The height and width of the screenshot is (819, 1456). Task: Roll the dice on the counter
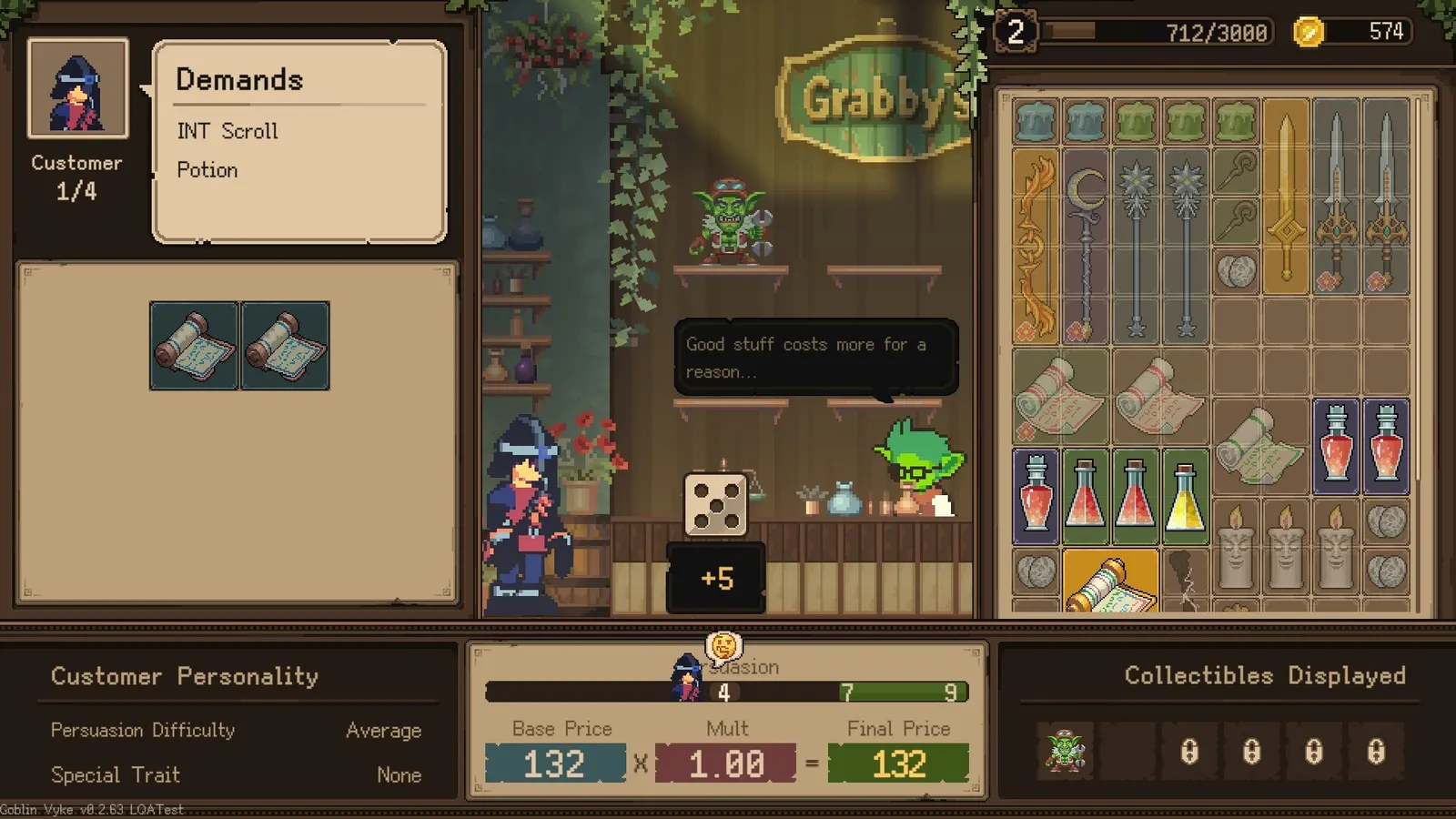pos(715,502)
